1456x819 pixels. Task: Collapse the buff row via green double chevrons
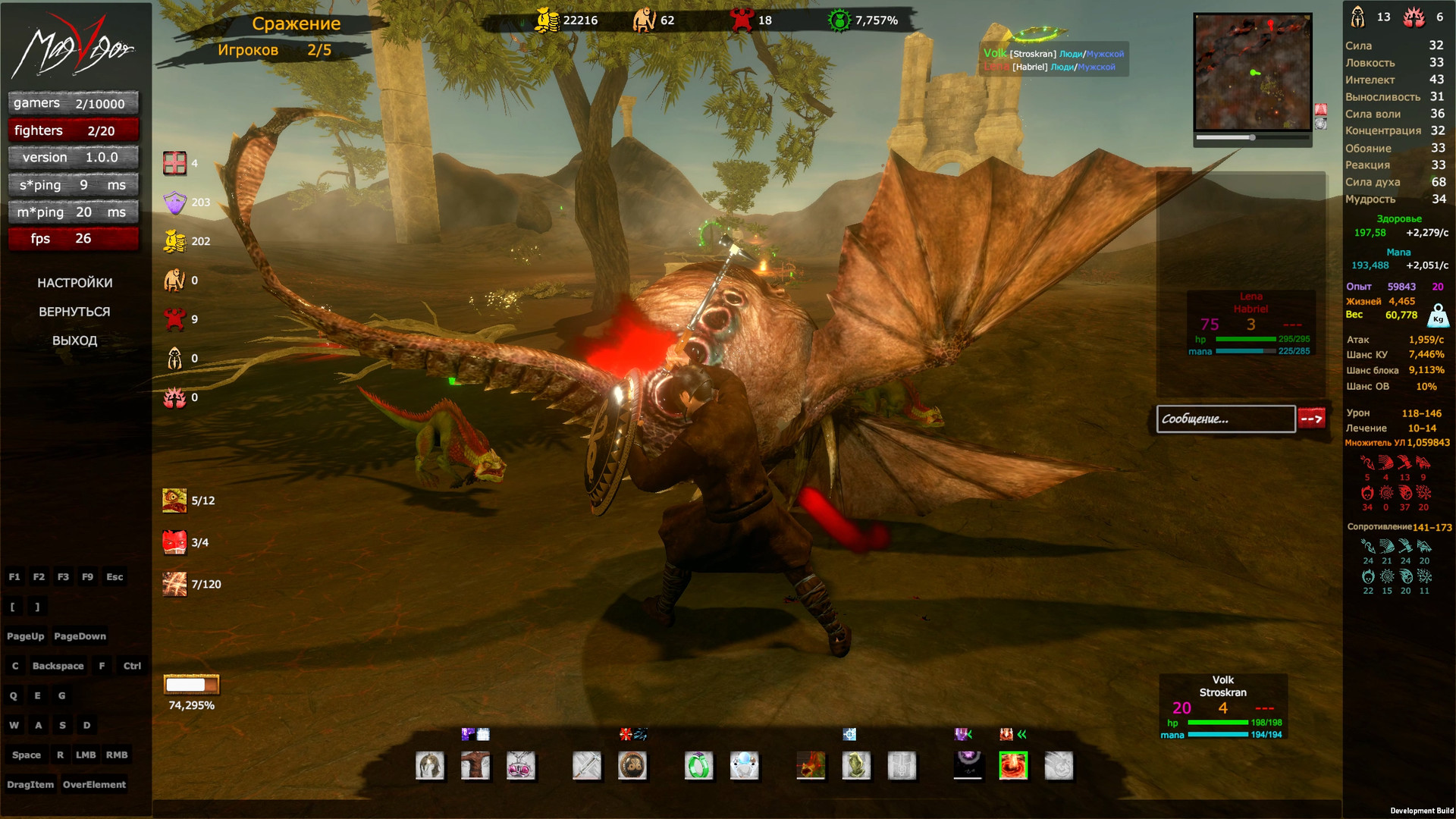tap(1021, 733)
